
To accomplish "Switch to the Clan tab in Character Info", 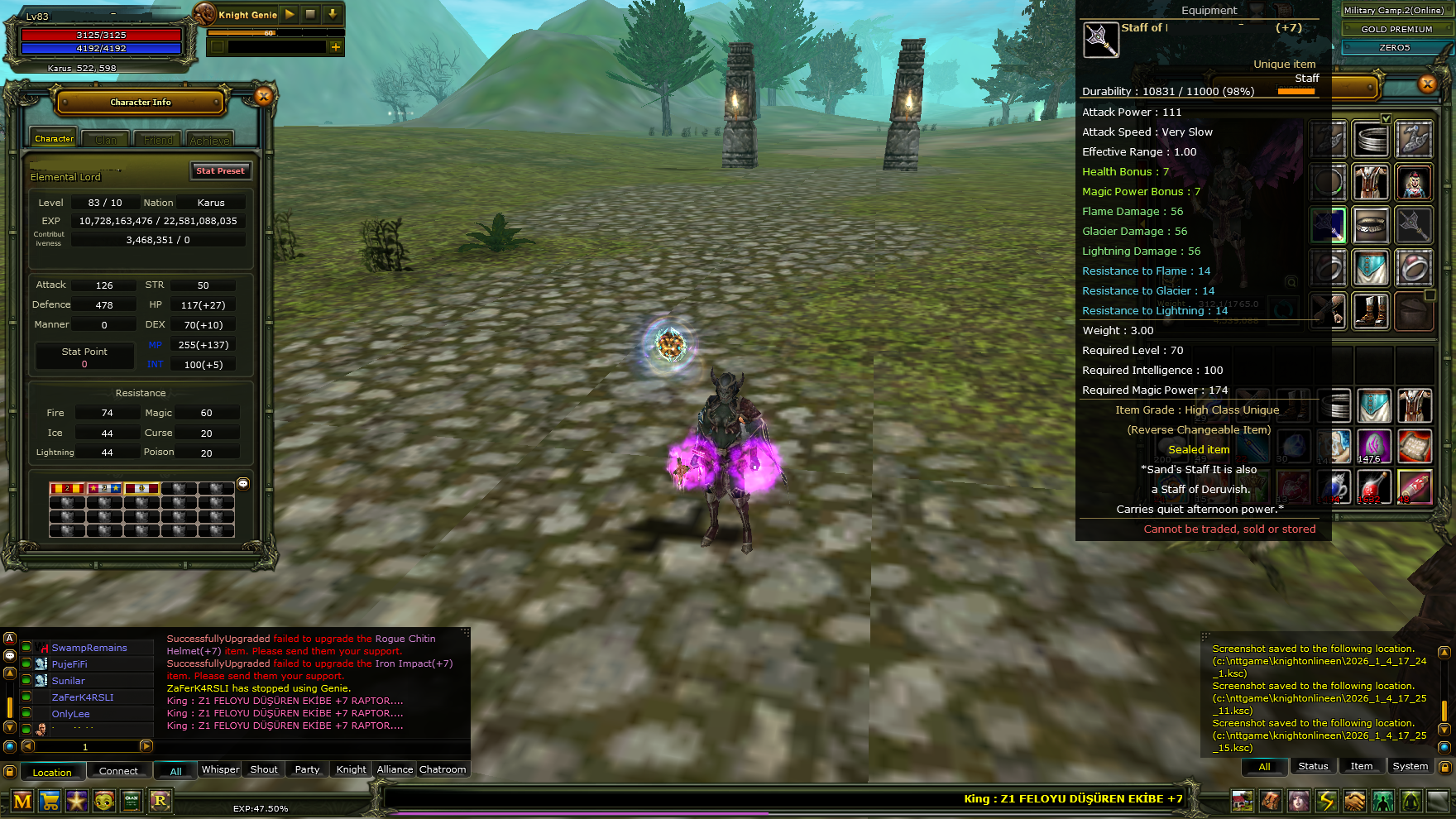I will (105, 139).
